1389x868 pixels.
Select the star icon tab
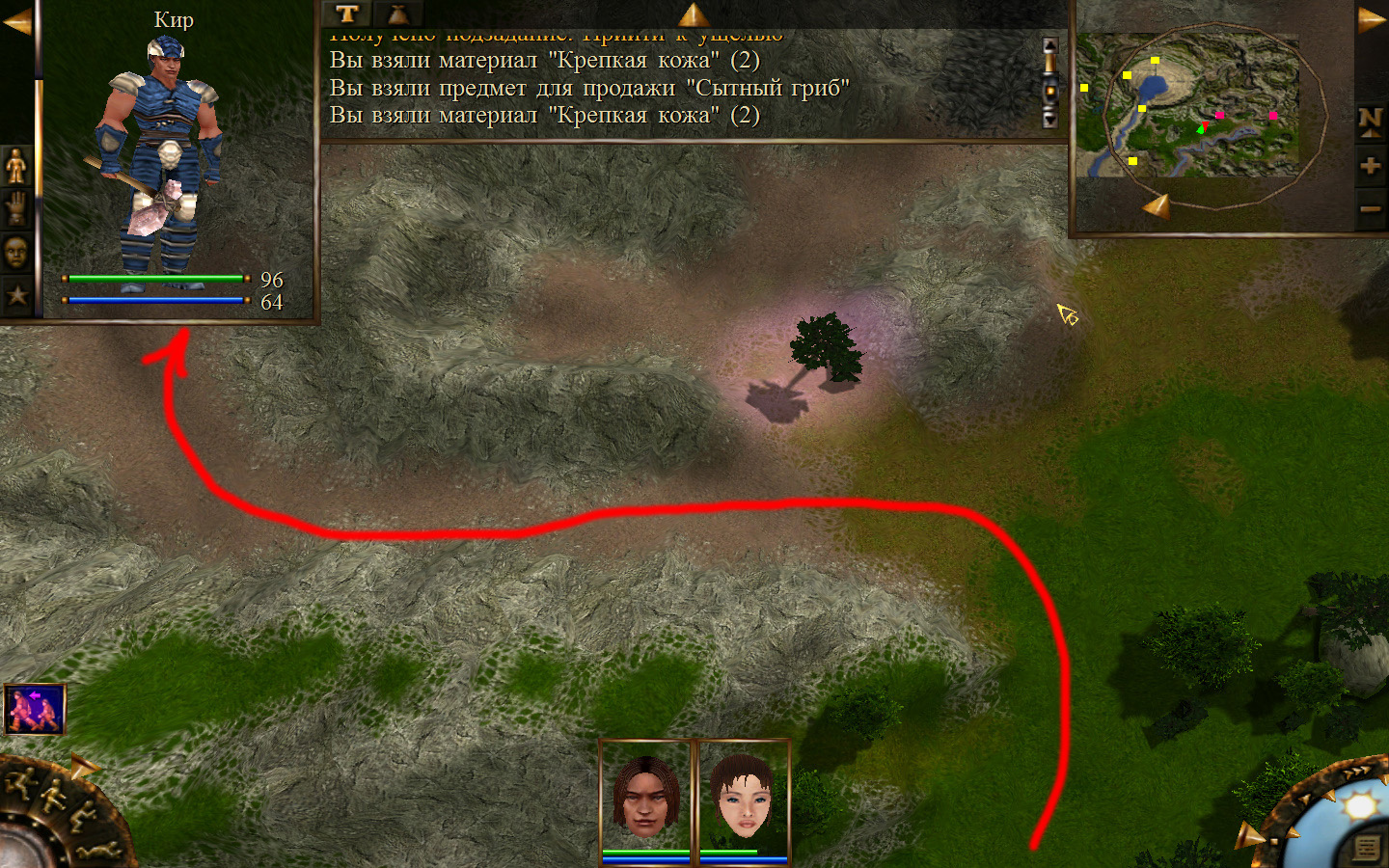16,295
